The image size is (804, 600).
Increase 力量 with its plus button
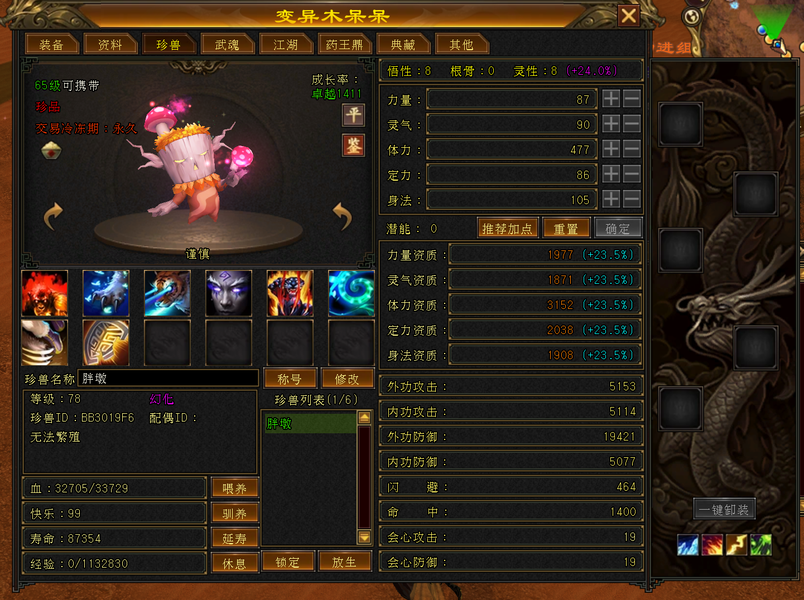[611, 99]
